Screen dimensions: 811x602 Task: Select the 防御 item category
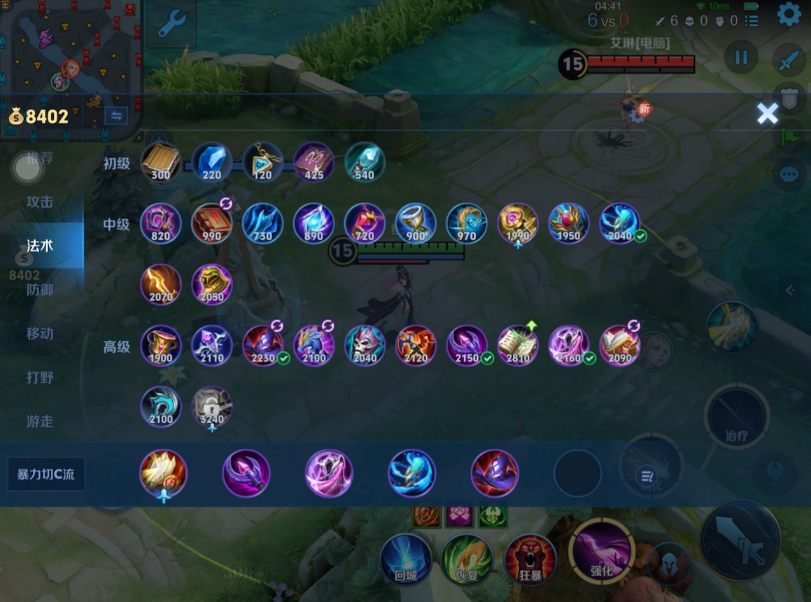click(40, 289)
